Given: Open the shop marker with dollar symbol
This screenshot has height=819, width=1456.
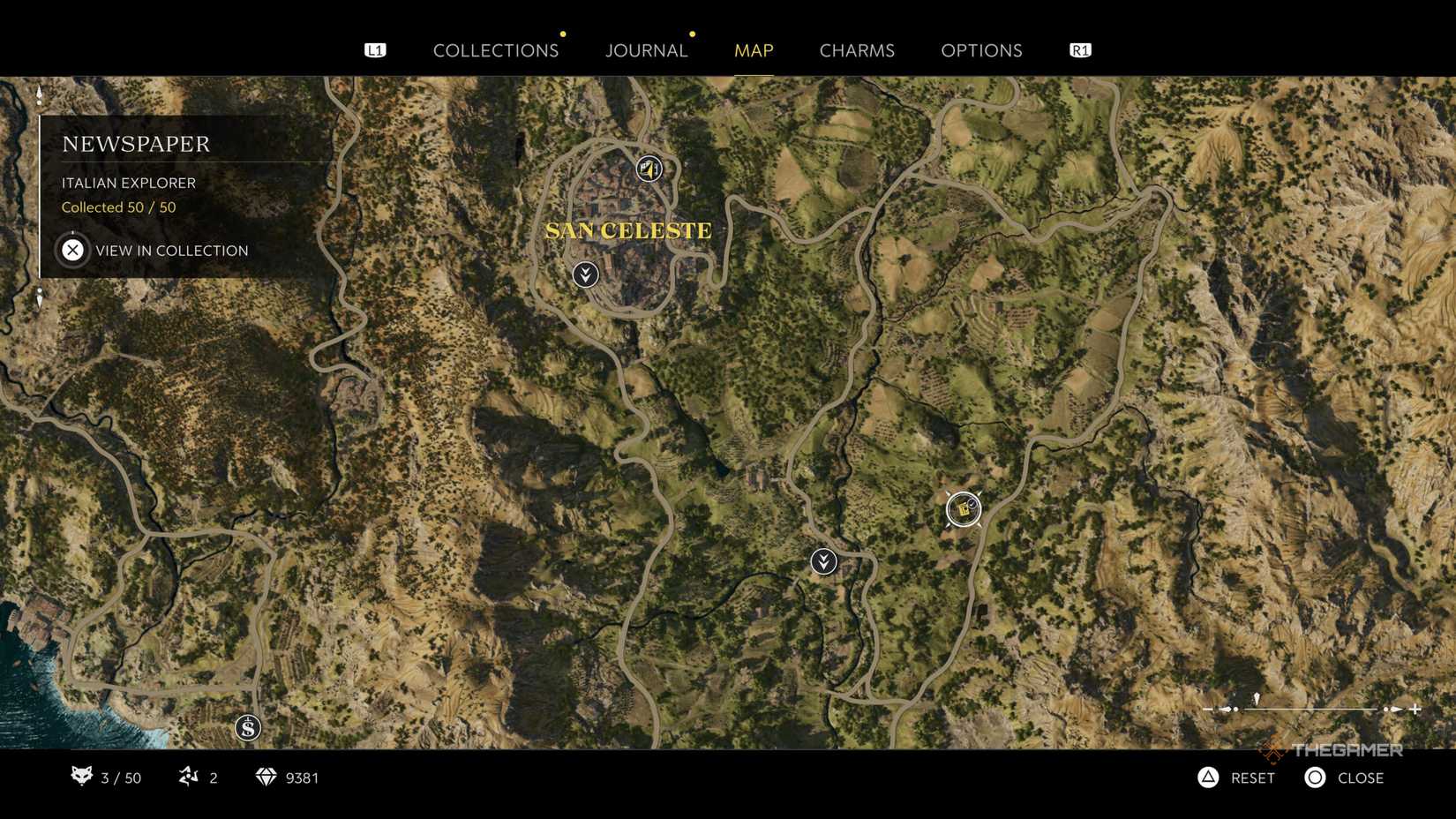Looking at the screenshot, I should click(246, 727).
